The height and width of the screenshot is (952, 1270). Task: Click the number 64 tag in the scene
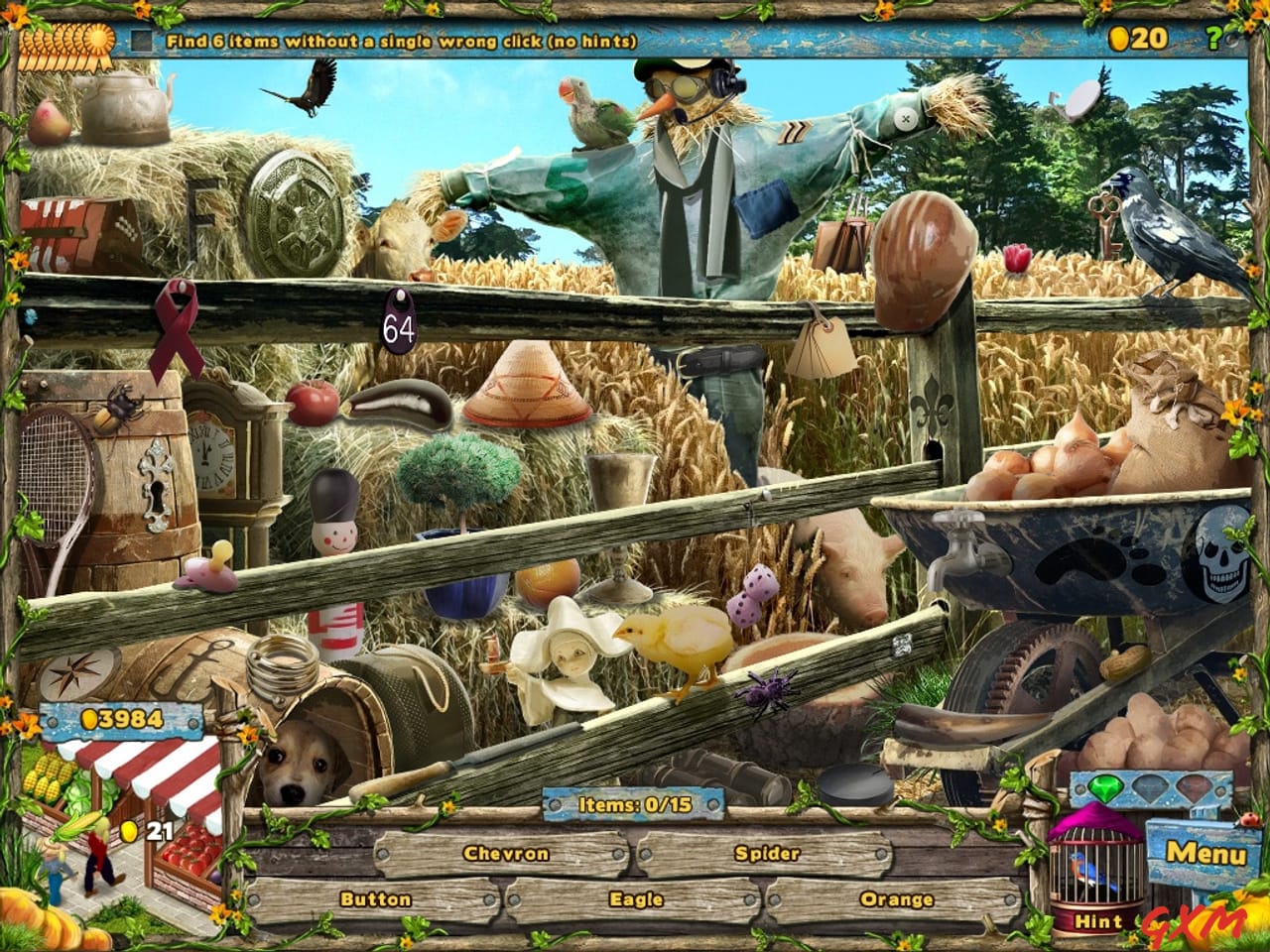(x=399, y=322)
